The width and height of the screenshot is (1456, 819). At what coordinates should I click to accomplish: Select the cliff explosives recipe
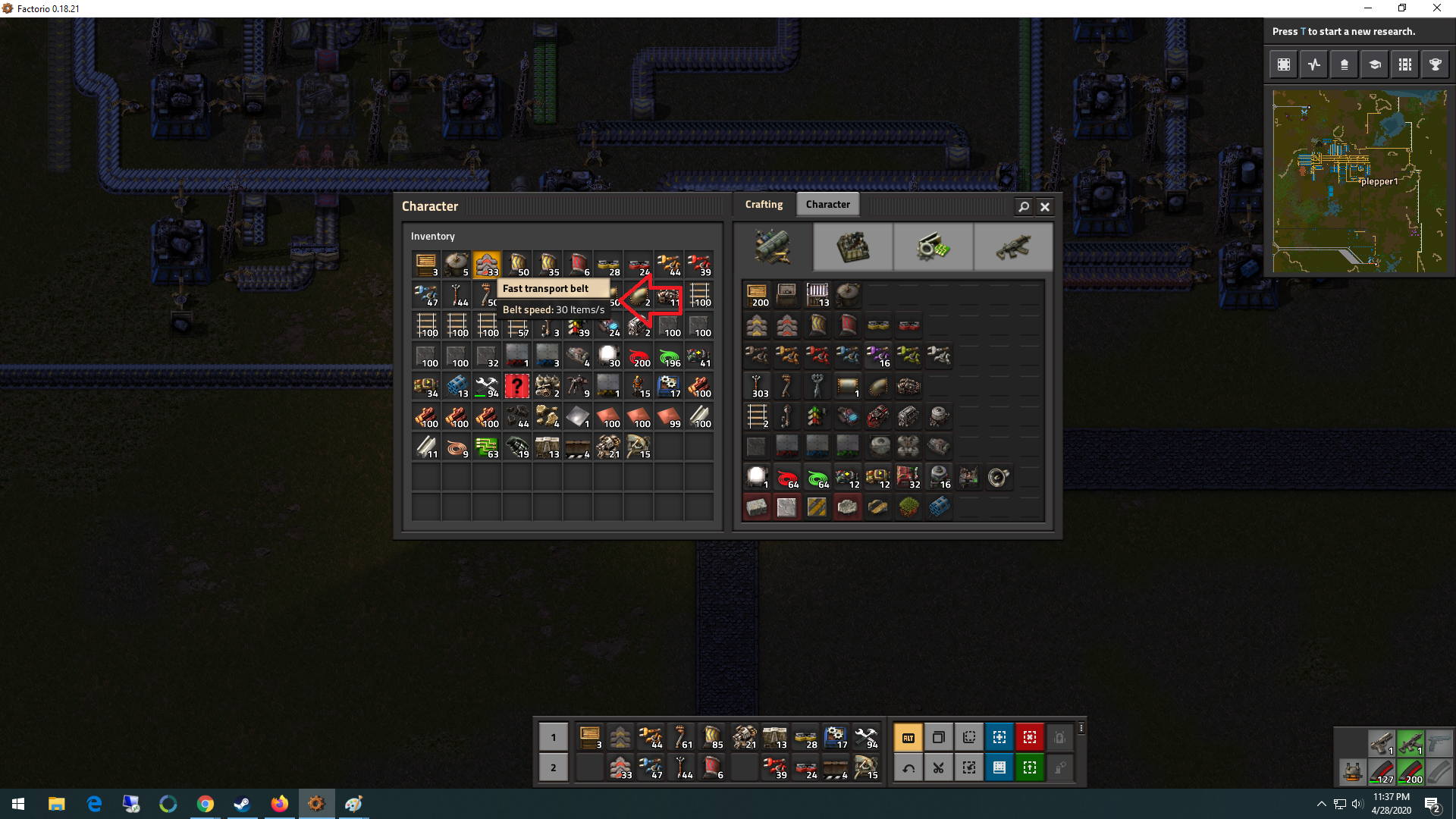coord(939,507)
